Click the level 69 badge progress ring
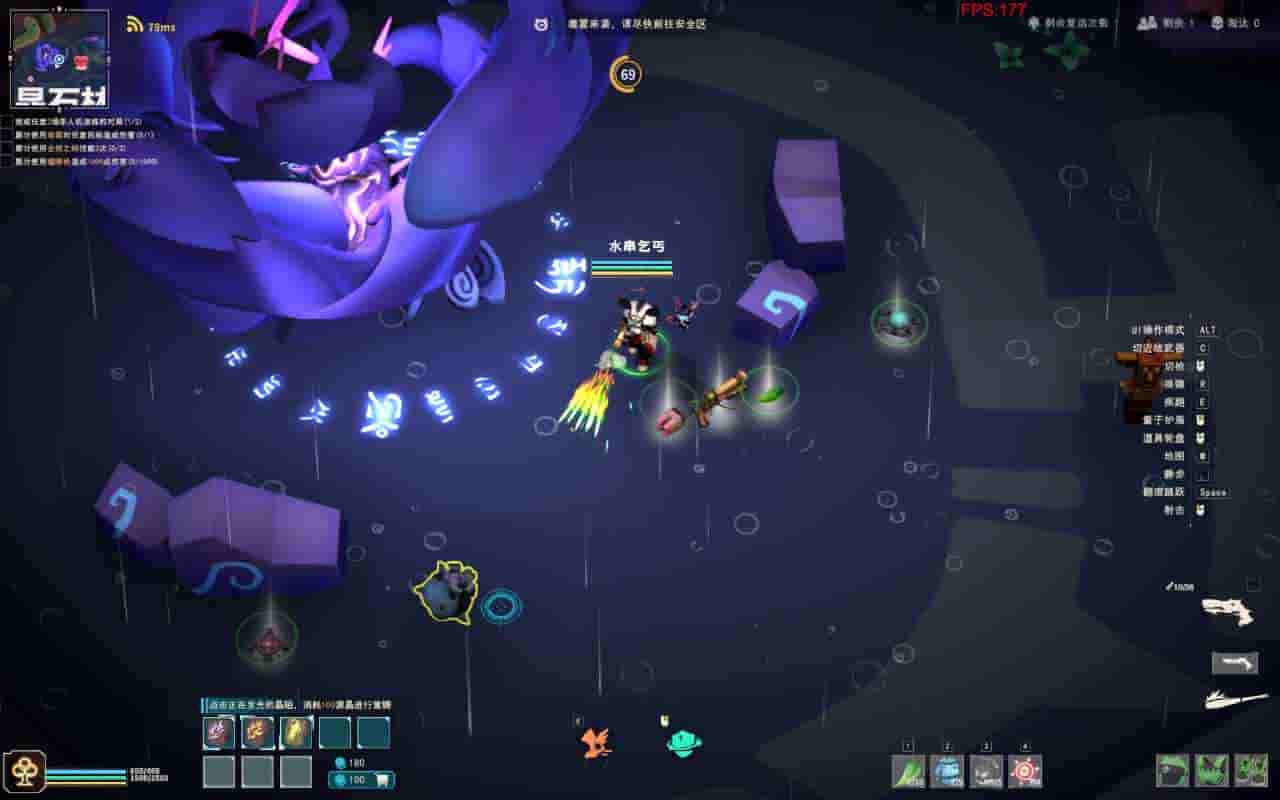 pyautogui.click(x=627, y=75)
